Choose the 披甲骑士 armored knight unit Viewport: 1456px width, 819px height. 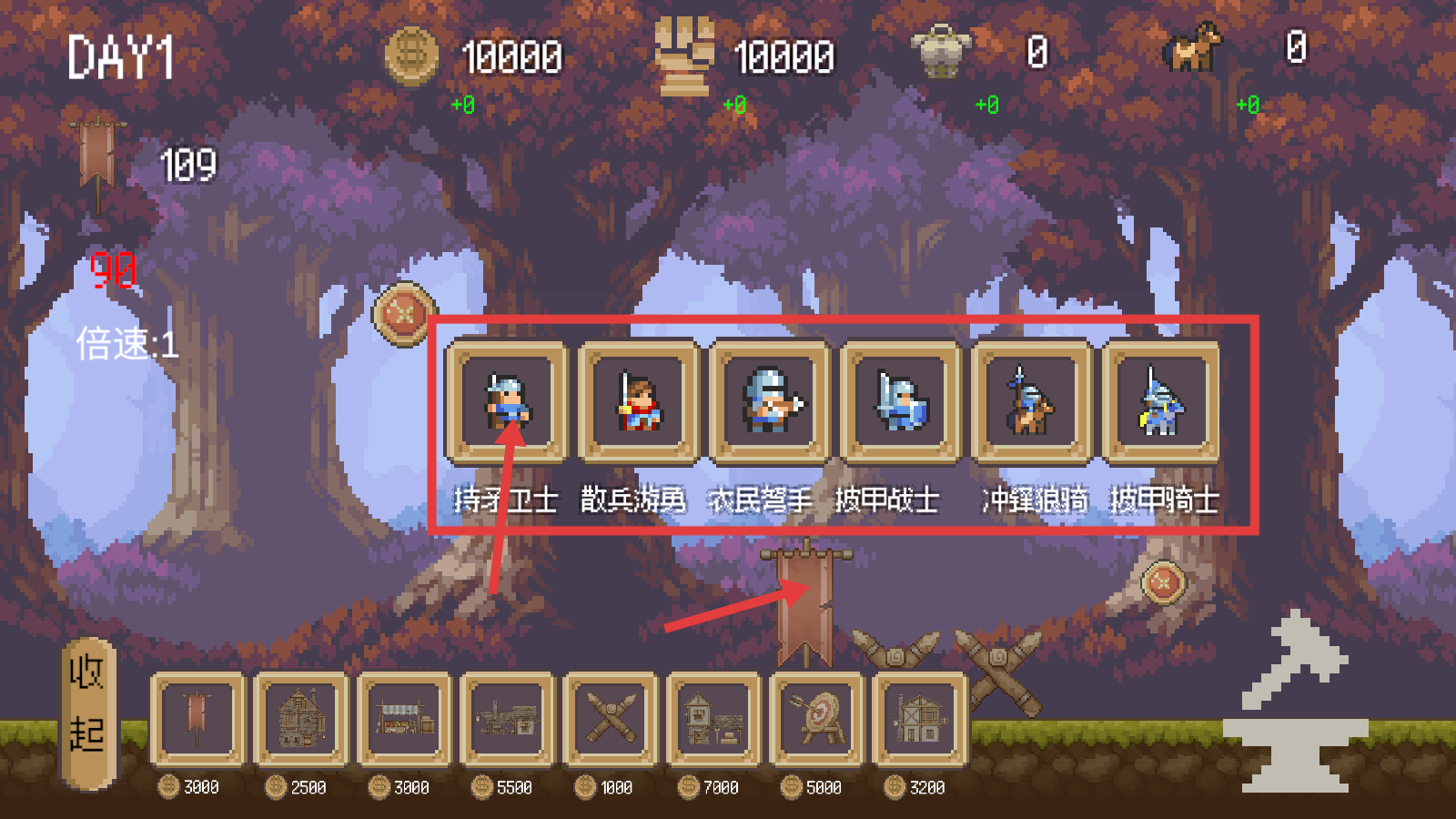pyautogui.click(x=1161, y=401)
